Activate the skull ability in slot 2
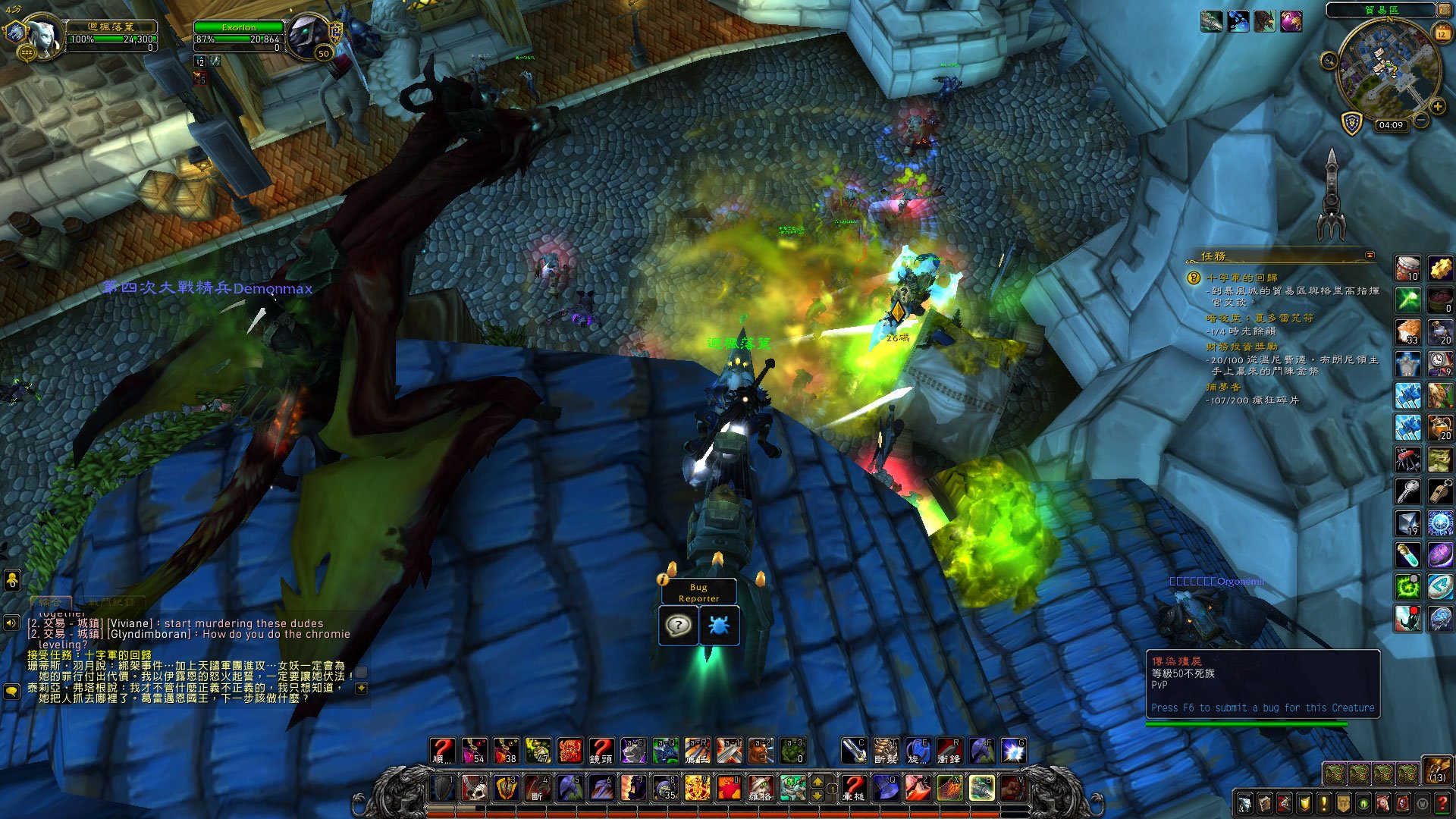Viewport: 1456px width, 819px height. pyautogui.click(x=475, y=788)
